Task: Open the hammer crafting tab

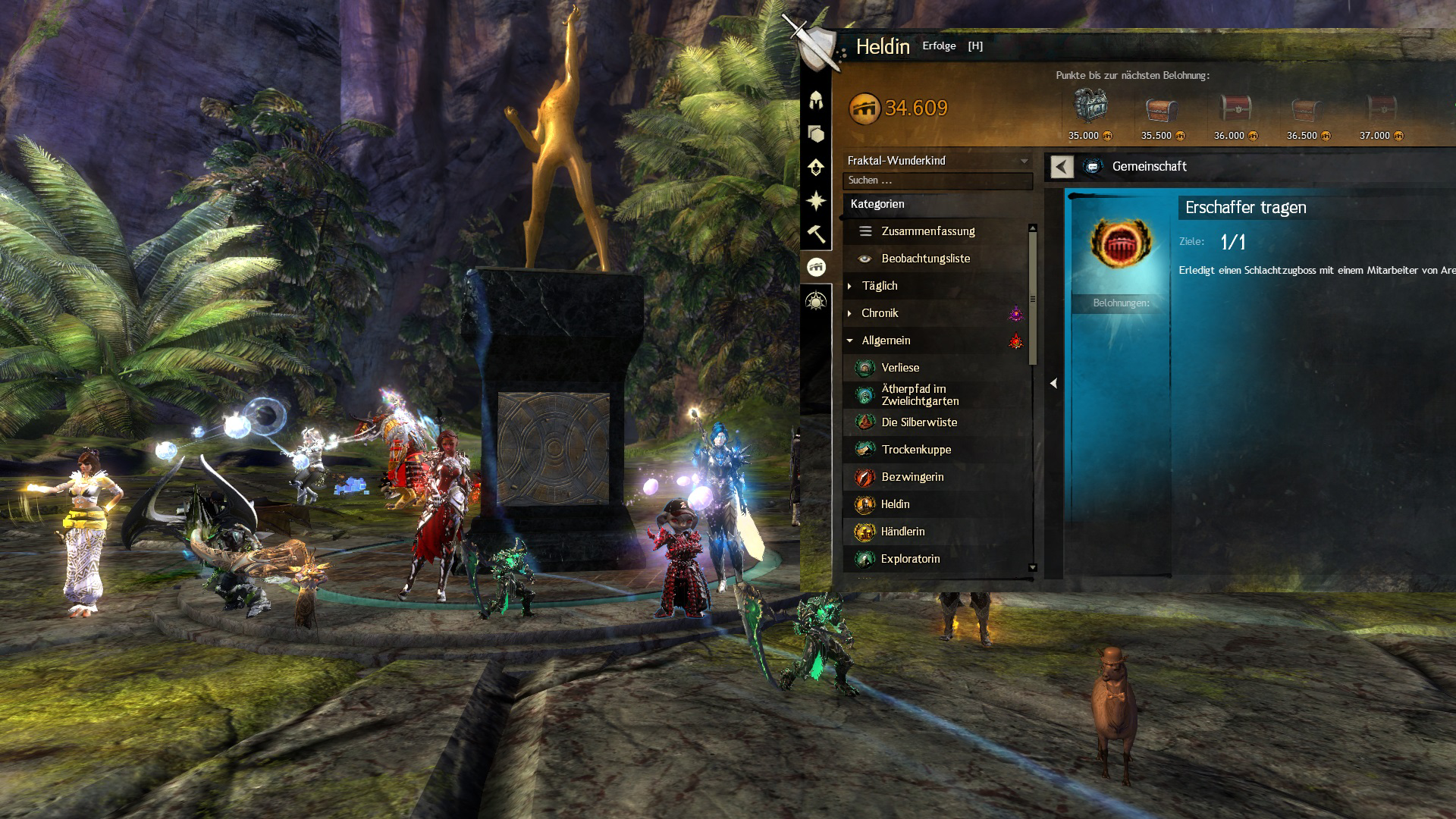Action: (x=816, y=234)
